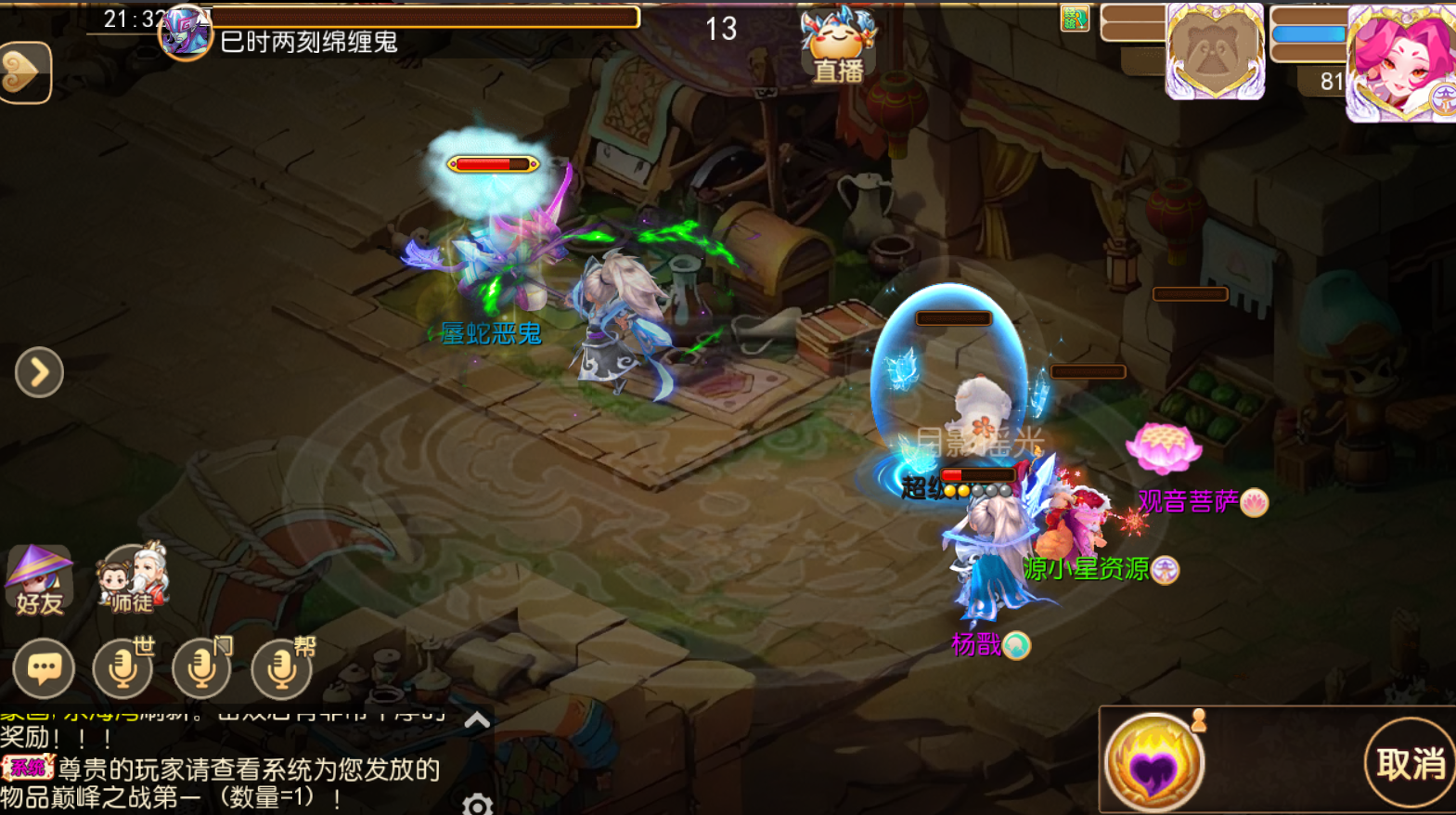The height and width of the screenshot is (815, 1456).
Task: Select the 门 sect chat microphone
Action: (200, 666)
